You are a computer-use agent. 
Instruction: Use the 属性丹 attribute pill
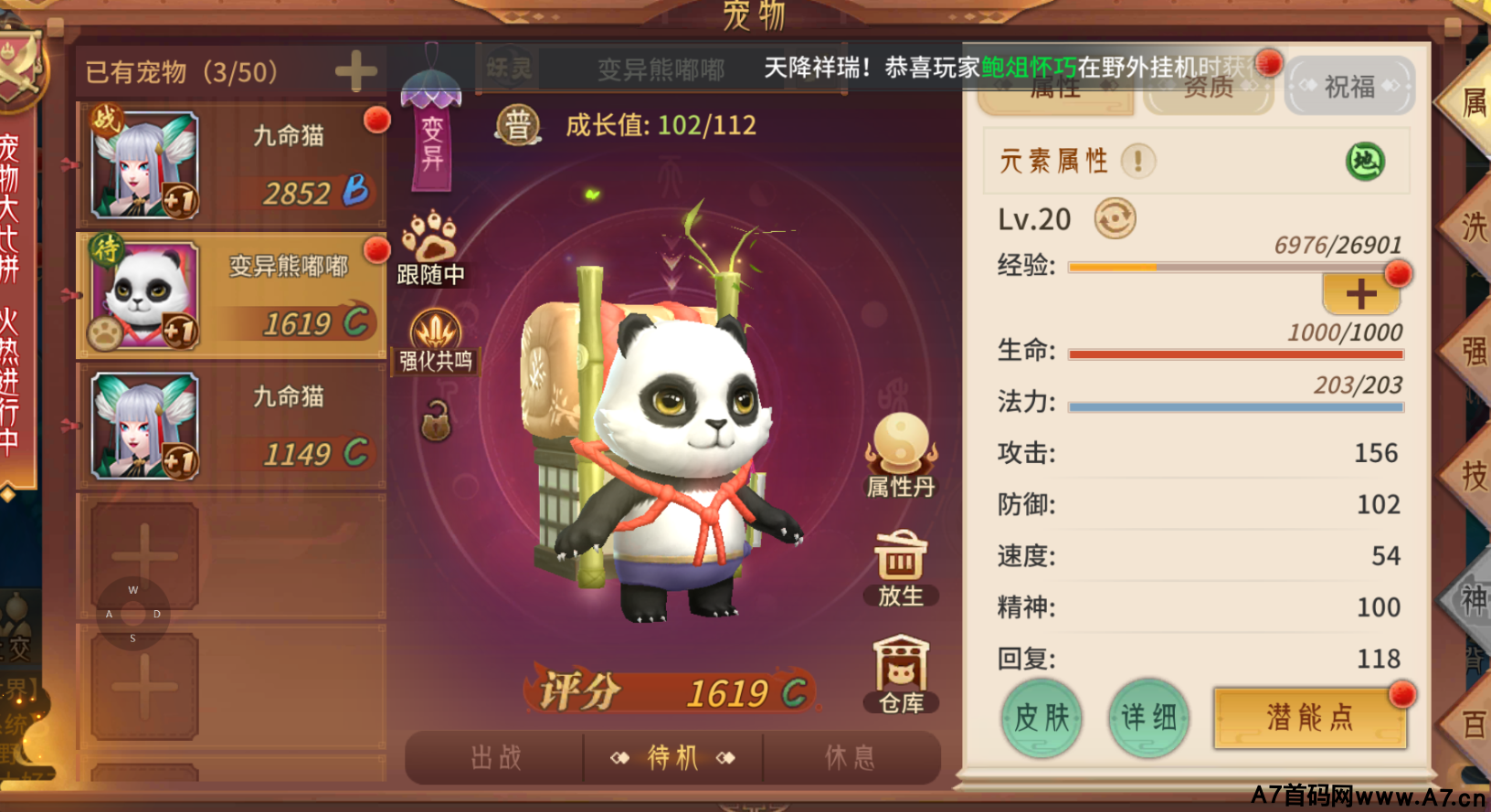pyautogui.click(x=901, y=455)
